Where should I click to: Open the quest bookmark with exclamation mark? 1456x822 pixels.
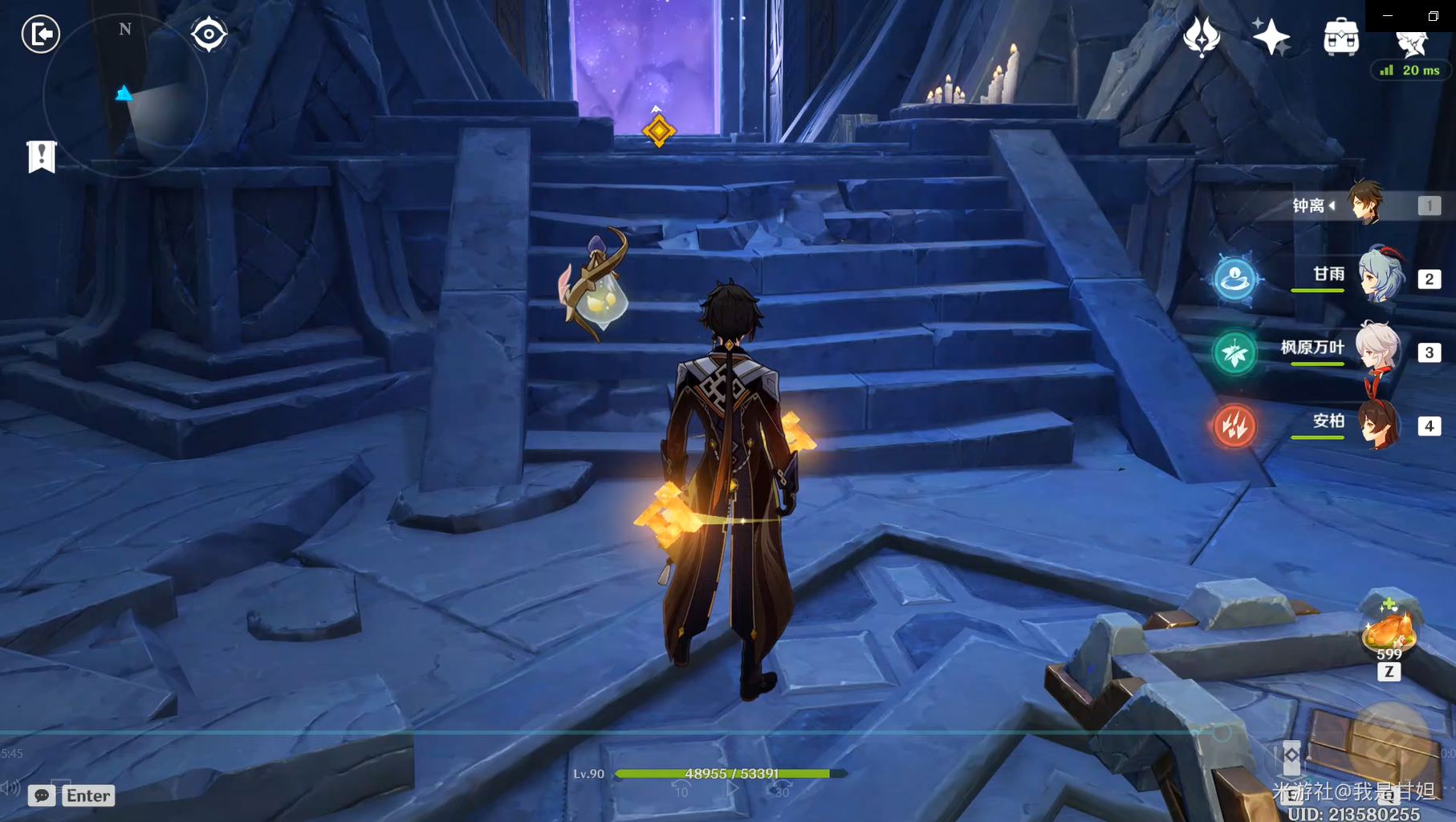click(42, 157)
